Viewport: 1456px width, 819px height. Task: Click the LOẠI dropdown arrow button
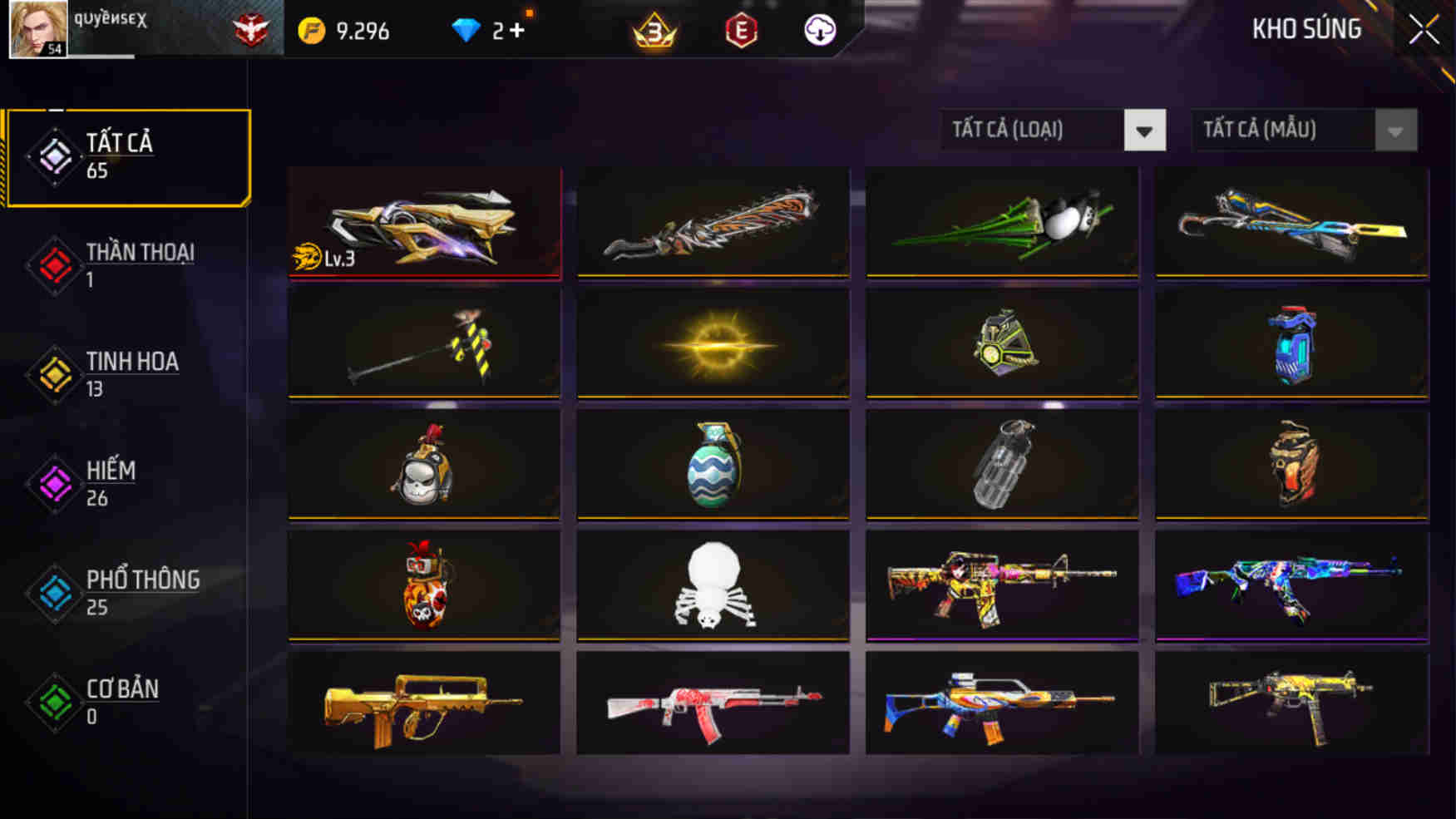pos(1146,130)
